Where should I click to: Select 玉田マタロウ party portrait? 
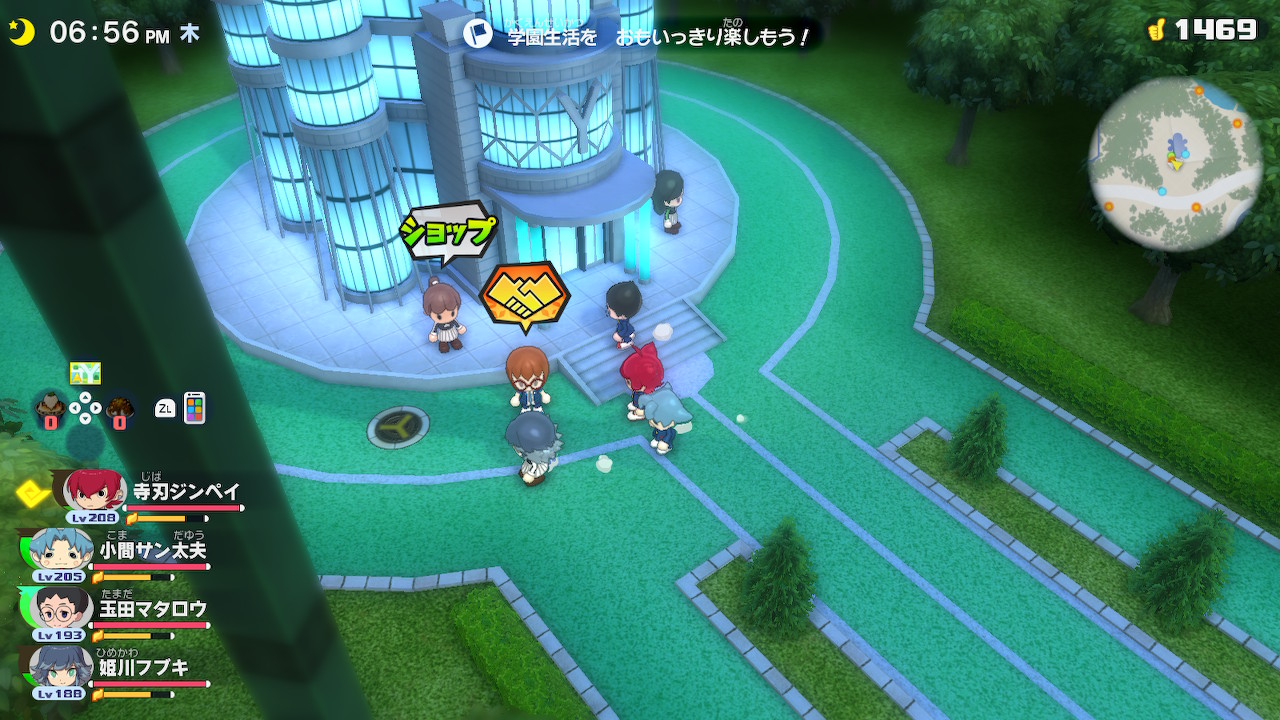61,609
